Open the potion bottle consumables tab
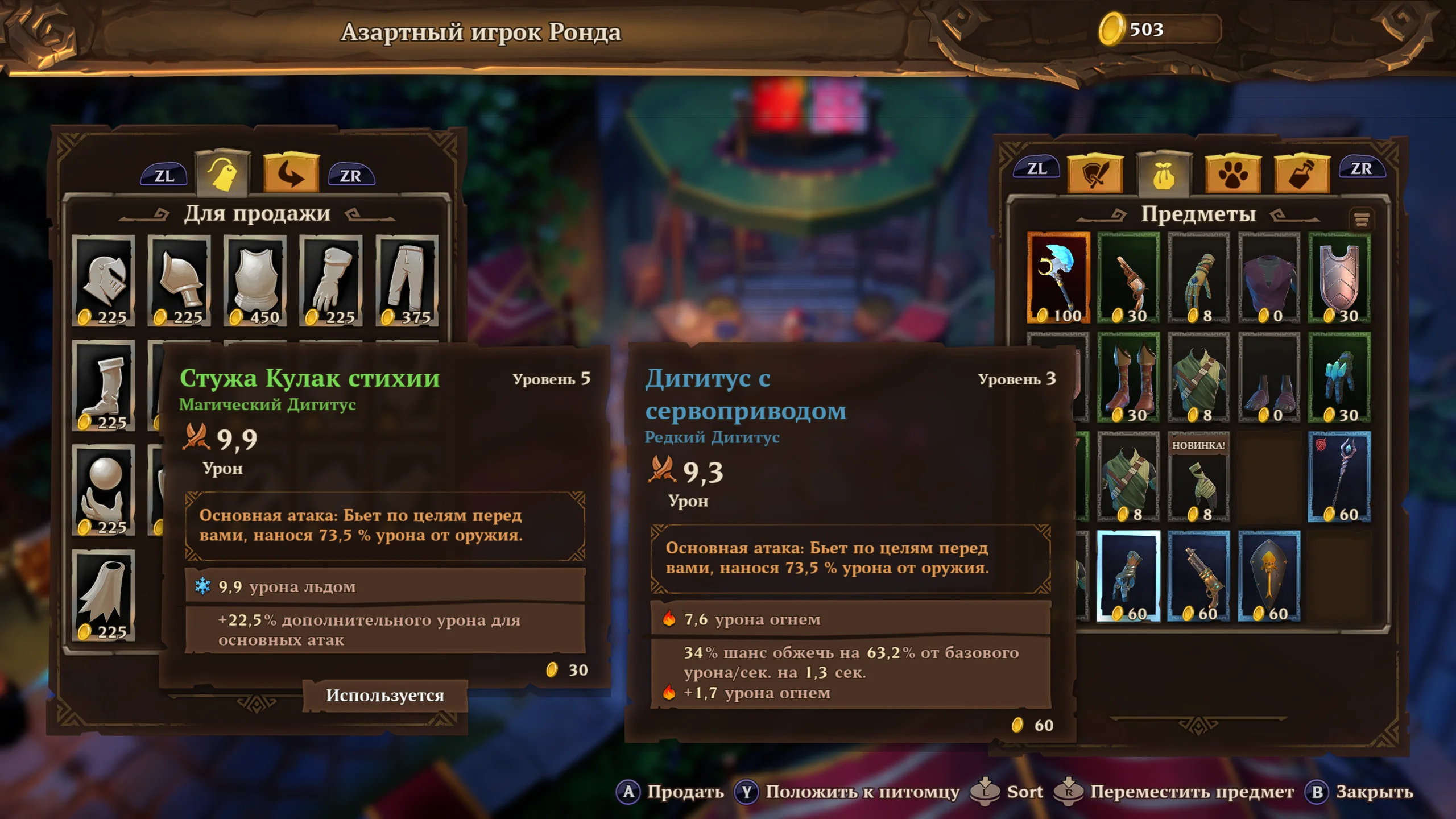This screenshot has width=1456, height=819. tap(1302, 173)
